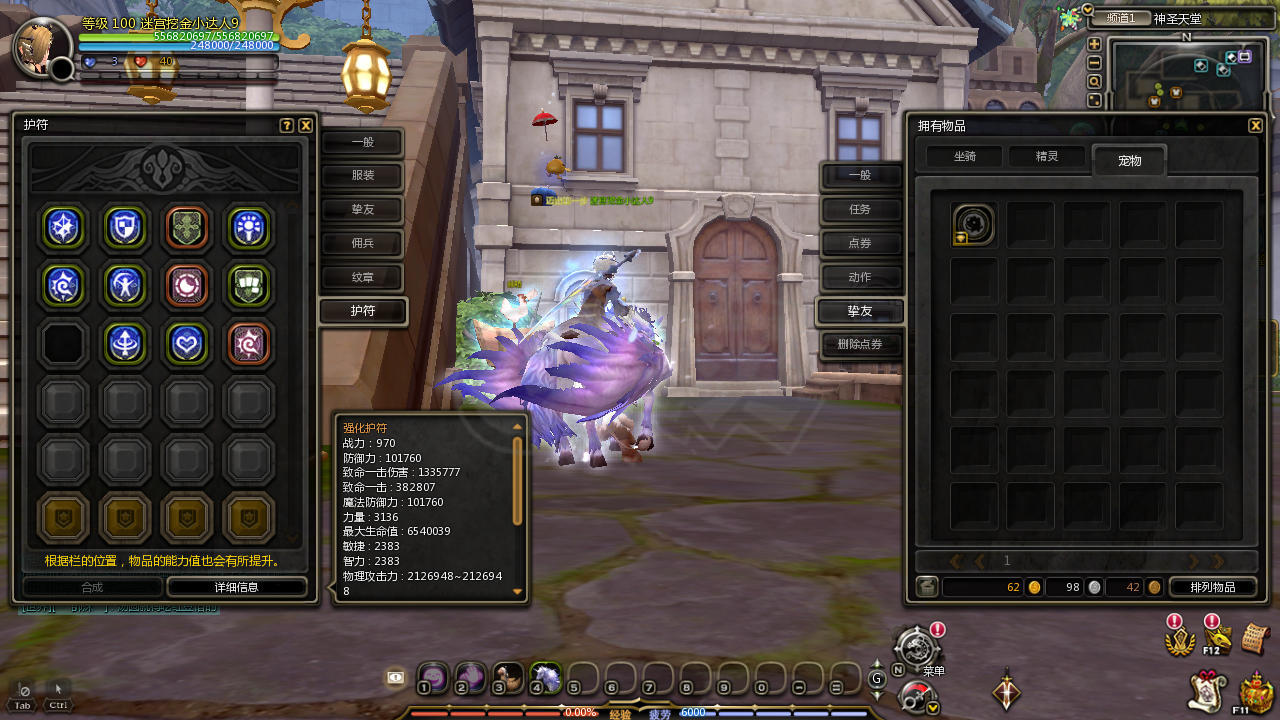Select the heart-shaped blue talisman slot
Image resolution: width=1280 pixels, height=720 pixels.
(x=187, y=343)
